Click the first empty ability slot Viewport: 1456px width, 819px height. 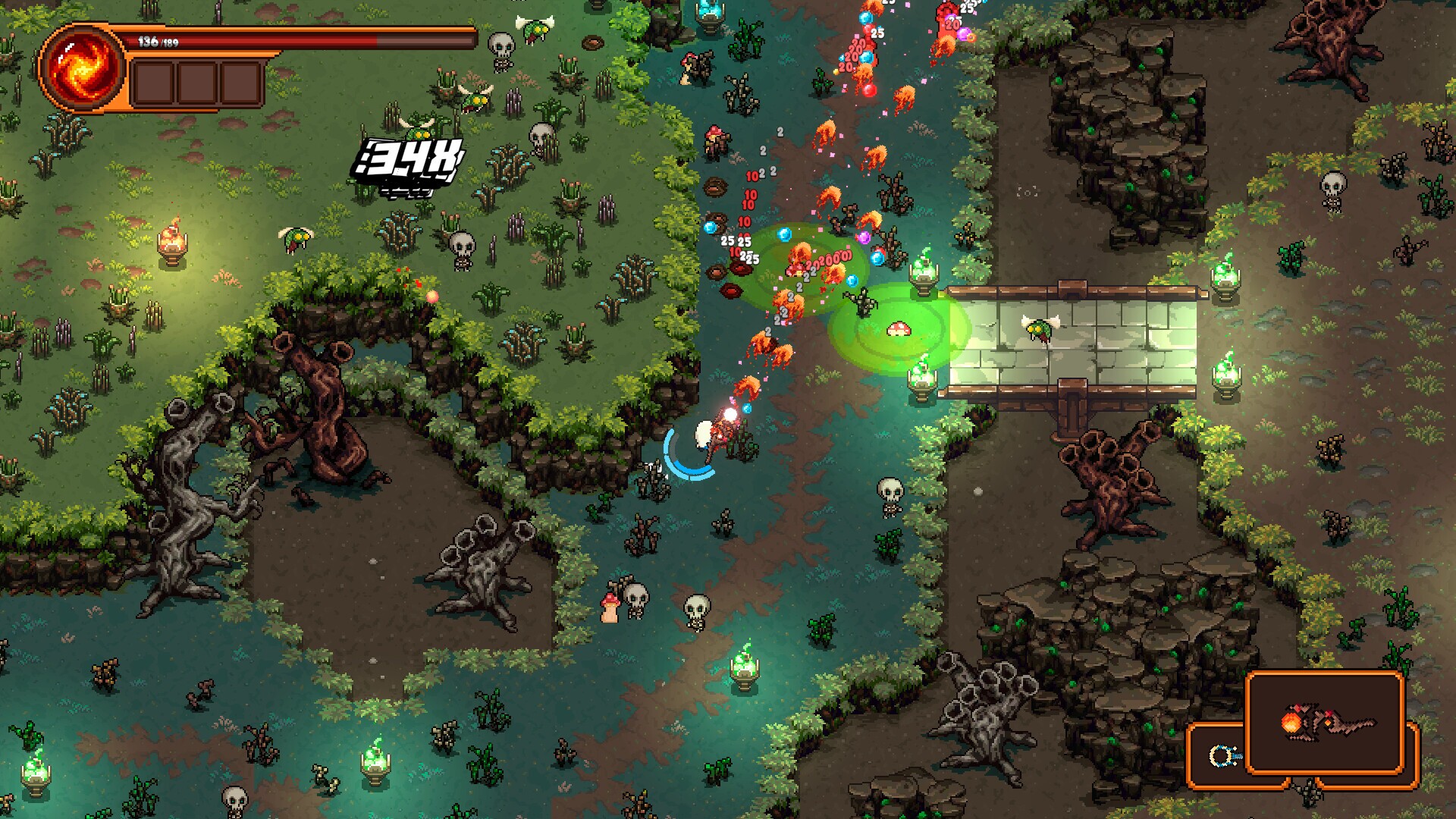[x=155, y=81]
